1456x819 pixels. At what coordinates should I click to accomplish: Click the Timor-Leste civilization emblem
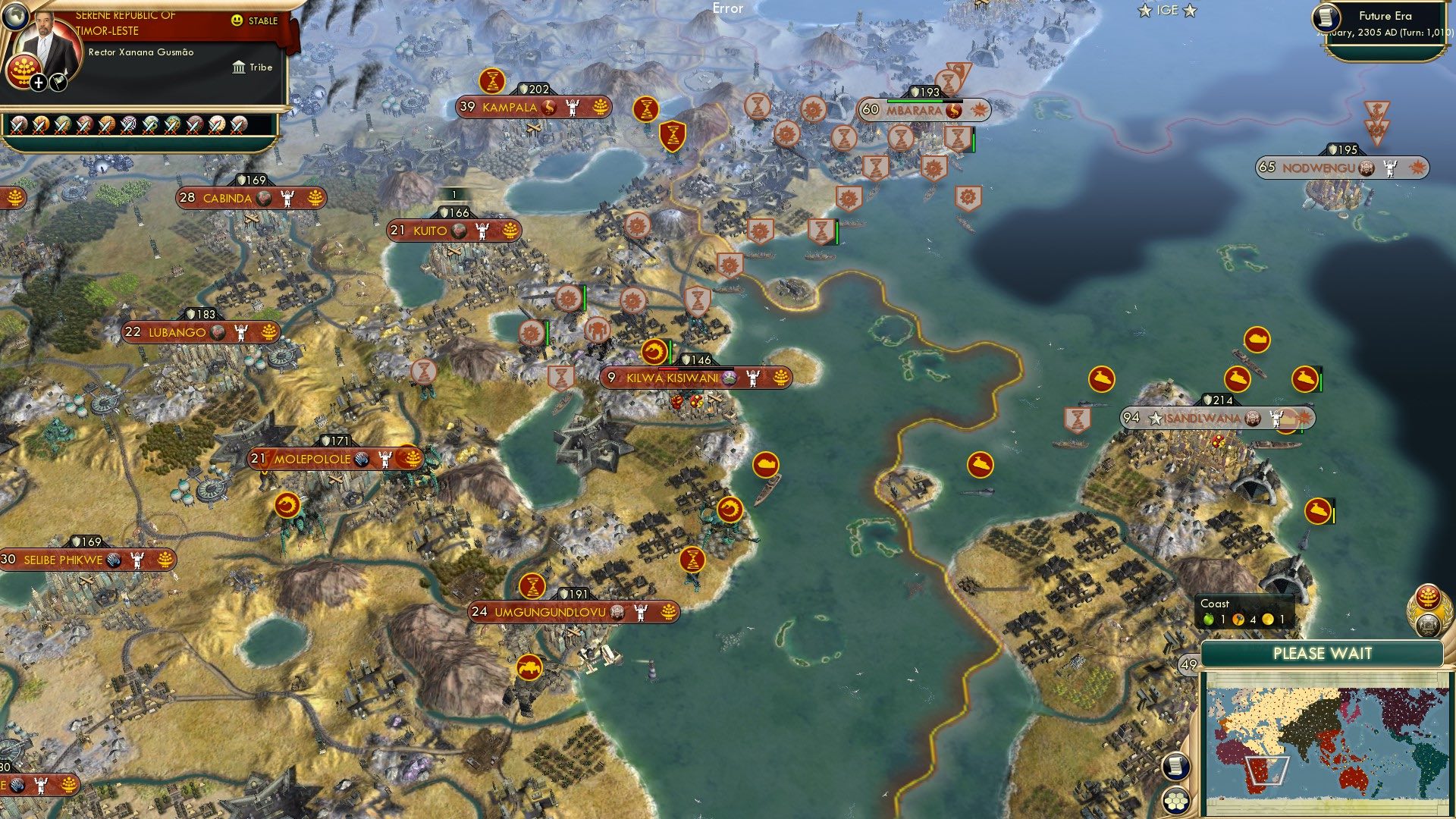click(x=24, y=71)
